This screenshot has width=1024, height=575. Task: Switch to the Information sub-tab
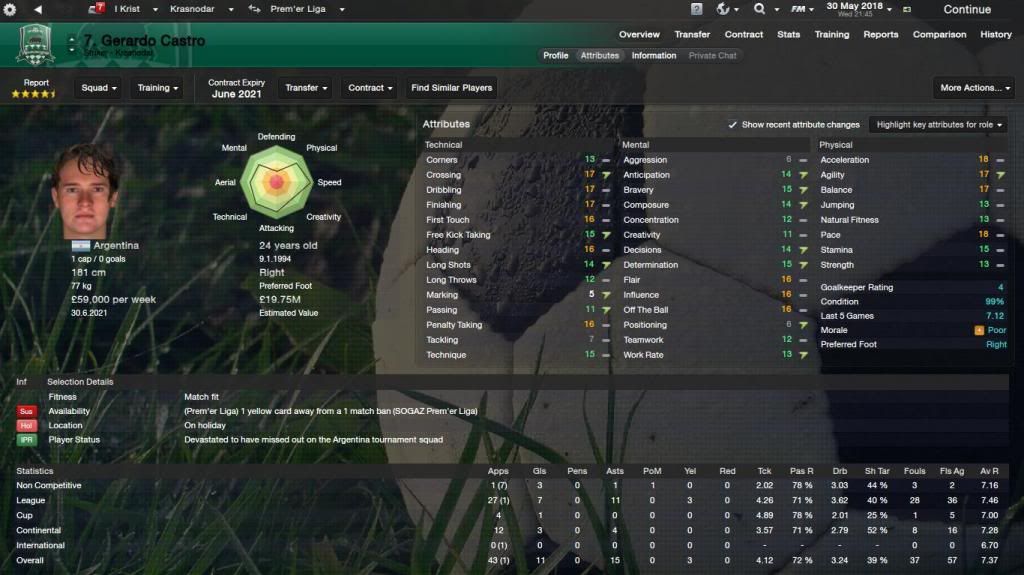click(x=653, y=55)
